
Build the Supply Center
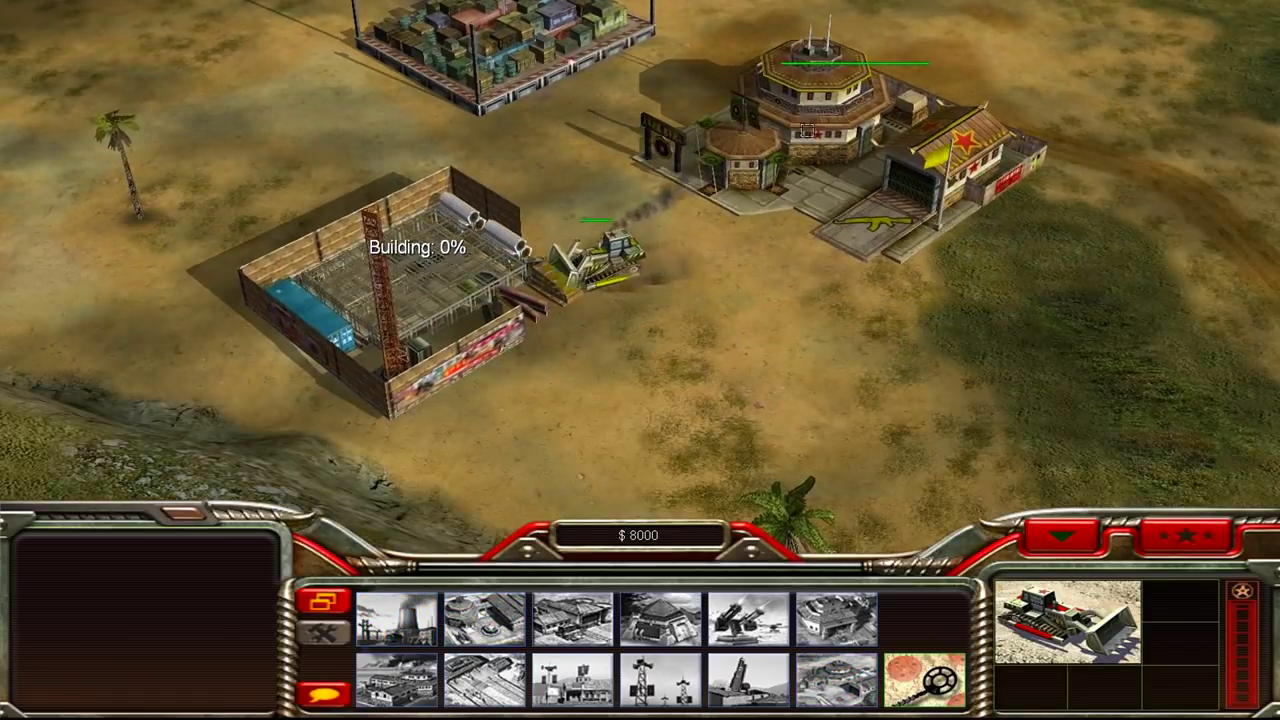click(x=571, y=618)
